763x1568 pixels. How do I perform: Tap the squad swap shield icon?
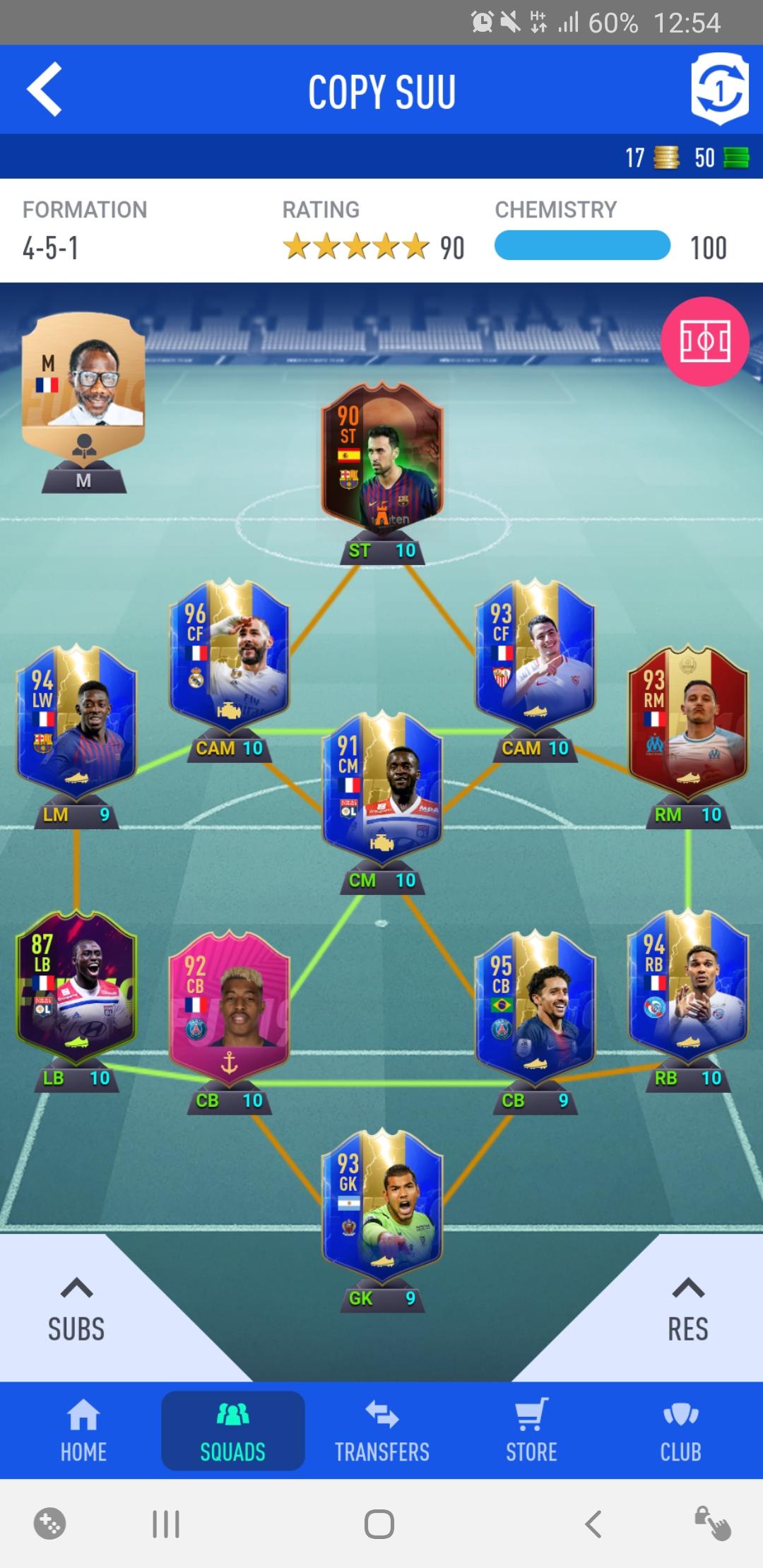tap(719, 90)
